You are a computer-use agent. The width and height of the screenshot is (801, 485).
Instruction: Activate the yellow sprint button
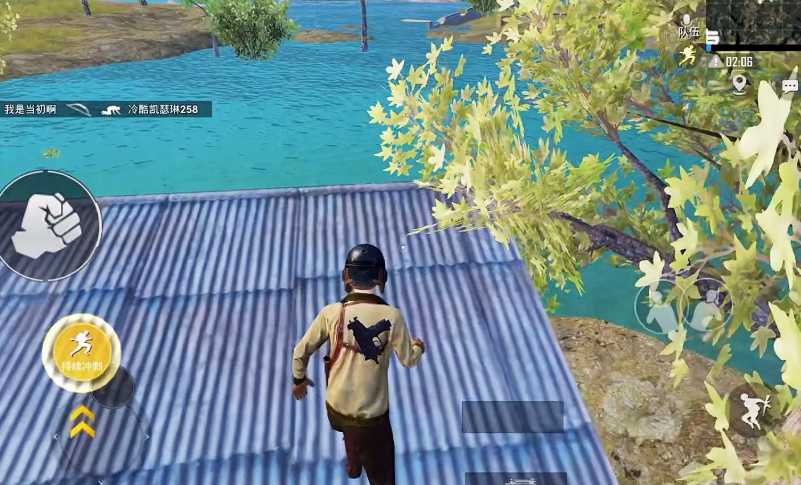coord(81,351)
